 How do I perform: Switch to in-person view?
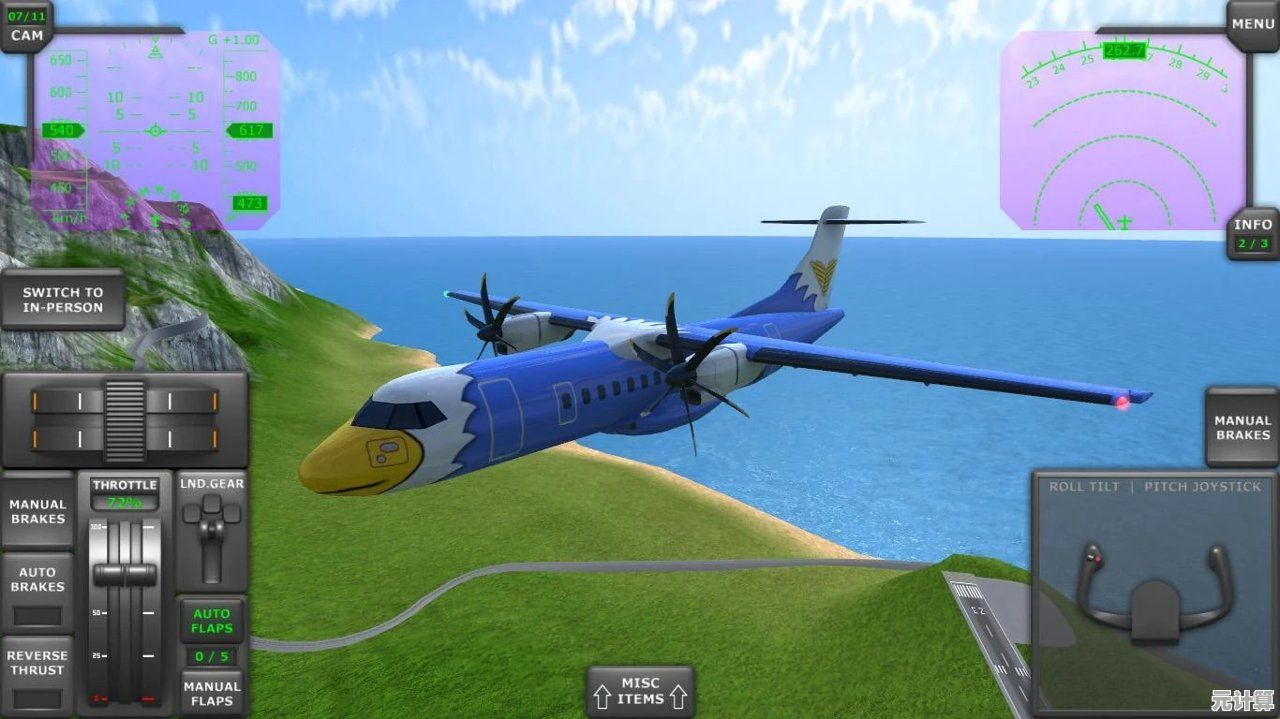click(x=63, y=300)
